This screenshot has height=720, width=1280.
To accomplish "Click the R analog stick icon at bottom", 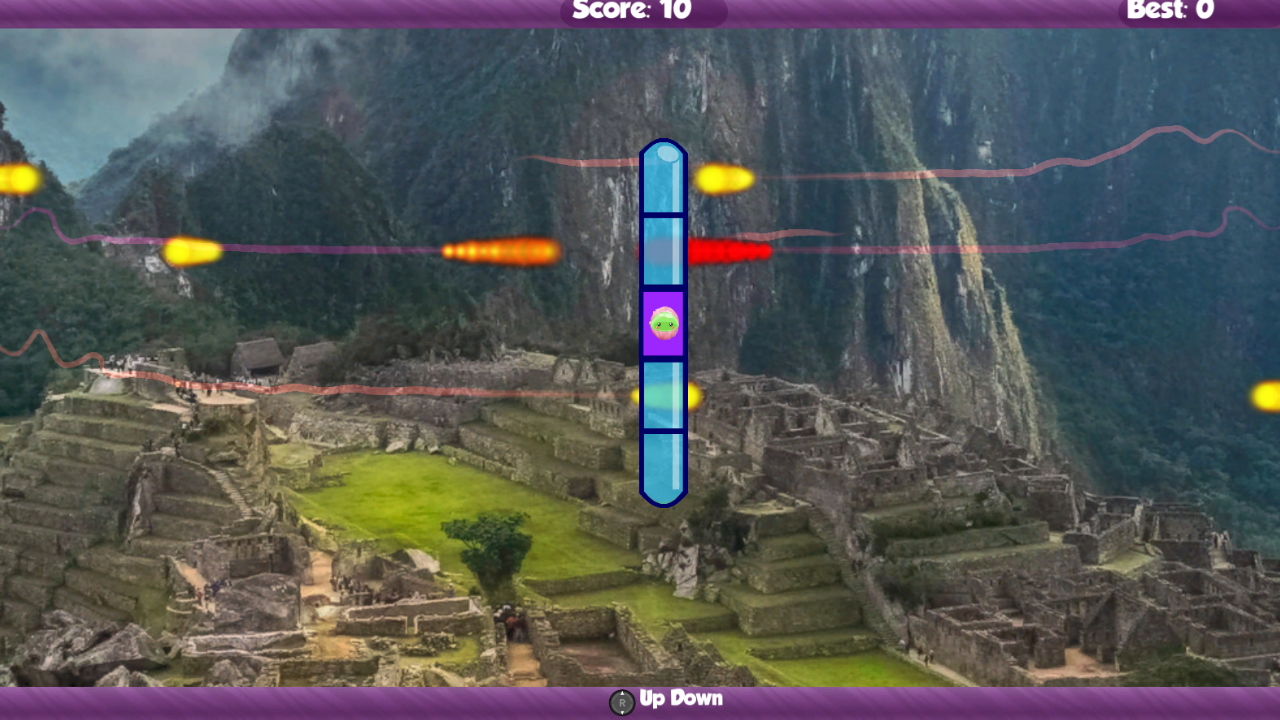I will click(621, 703).
